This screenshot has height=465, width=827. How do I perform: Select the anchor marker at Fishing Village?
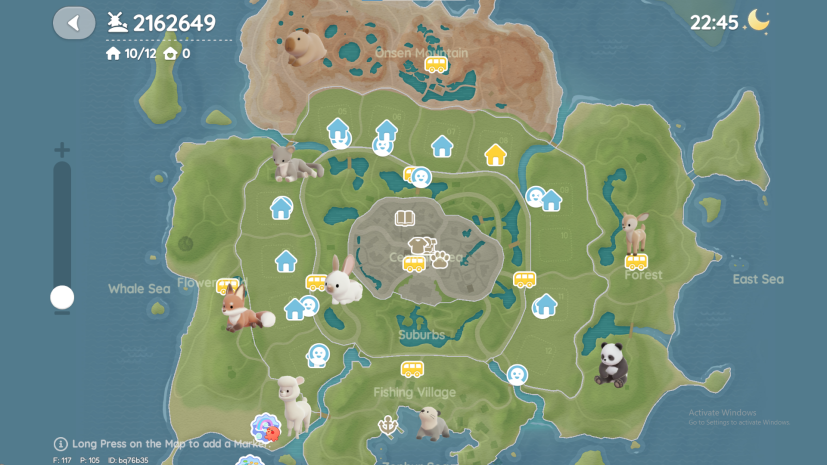click(x=386, y=426)
